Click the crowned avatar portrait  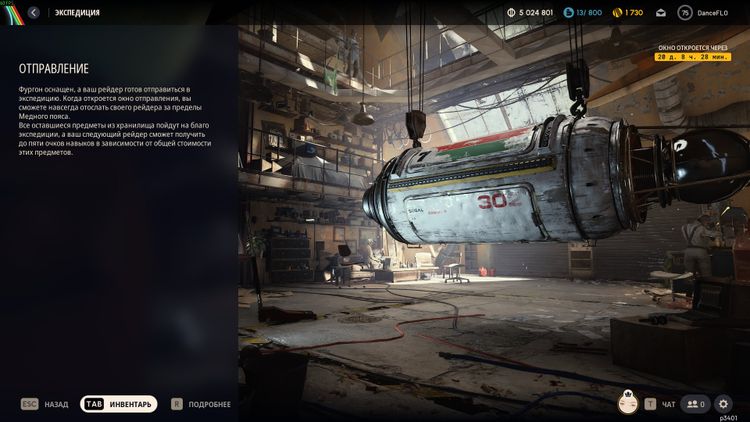click(x=629, y=403)
